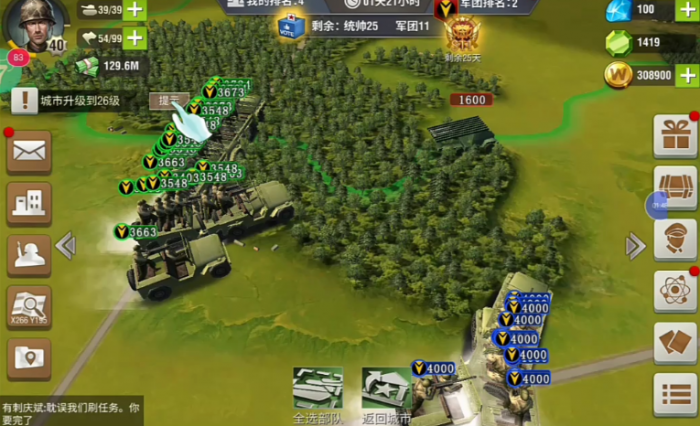Viewport: 700px width, 426px height.
Task: Open the city buildings menu
Action: [x=30, y=204]
